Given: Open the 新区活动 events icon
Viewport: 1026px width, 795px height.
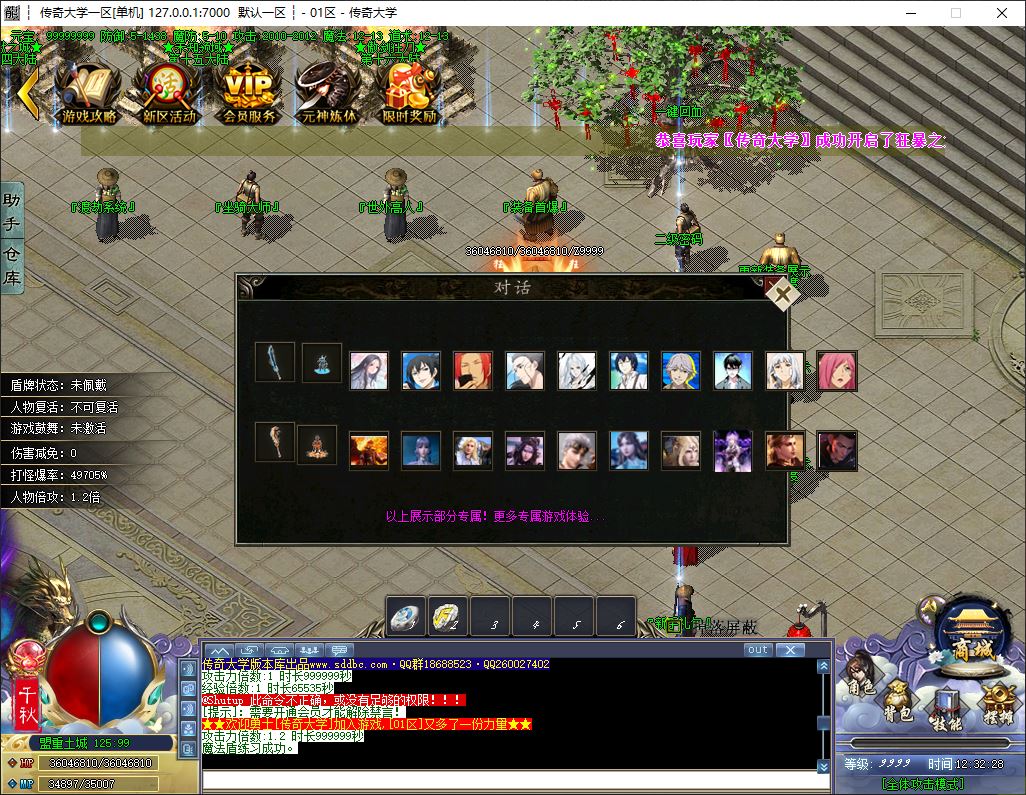Looking at the screenshot, I should pos(168,92).
